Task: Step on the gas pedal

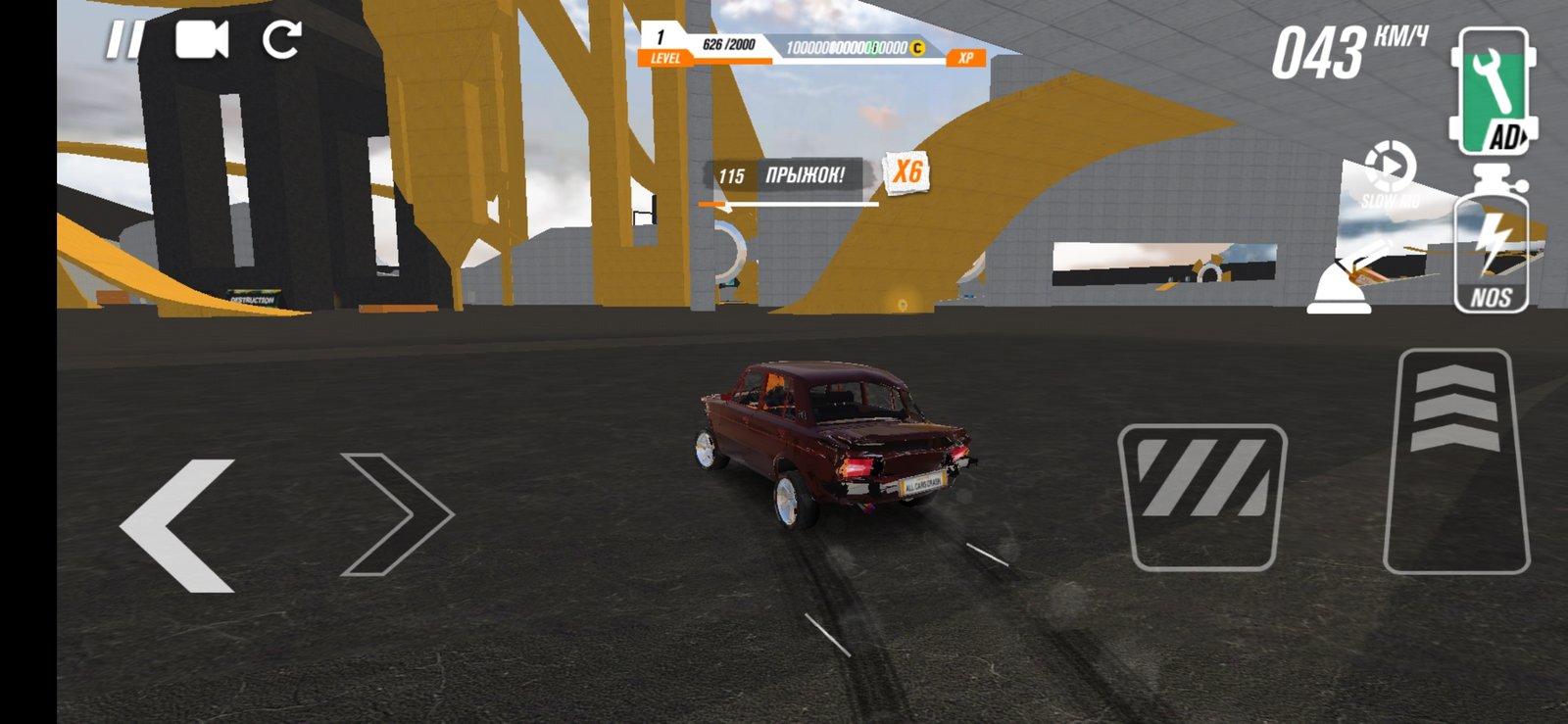Action: (x=1455, y=460)
